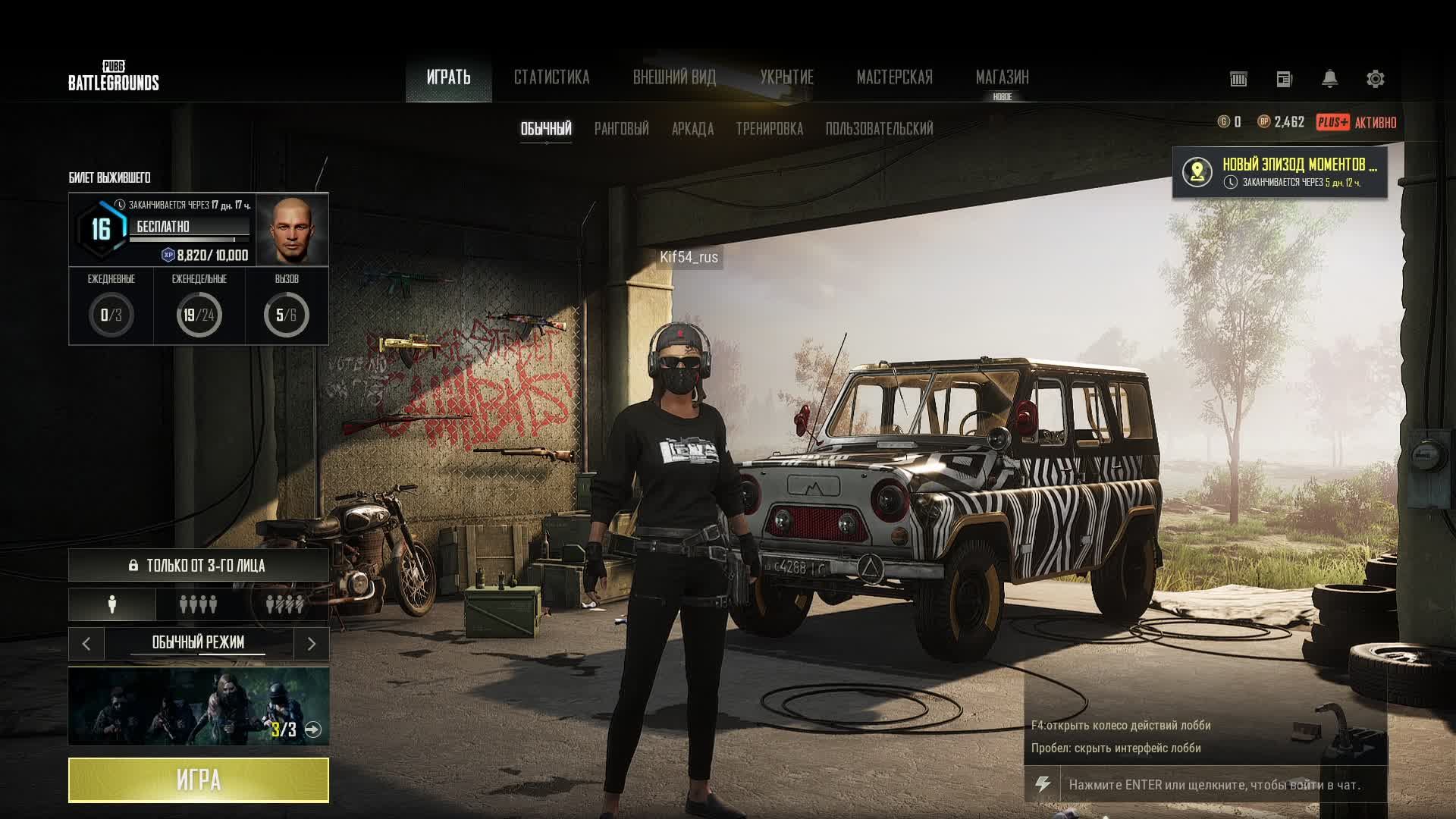
Task: Toggle the ТОЛЬКО ОТ 3-ГО ЛИЦА perspective
Action: click(199, 566)
